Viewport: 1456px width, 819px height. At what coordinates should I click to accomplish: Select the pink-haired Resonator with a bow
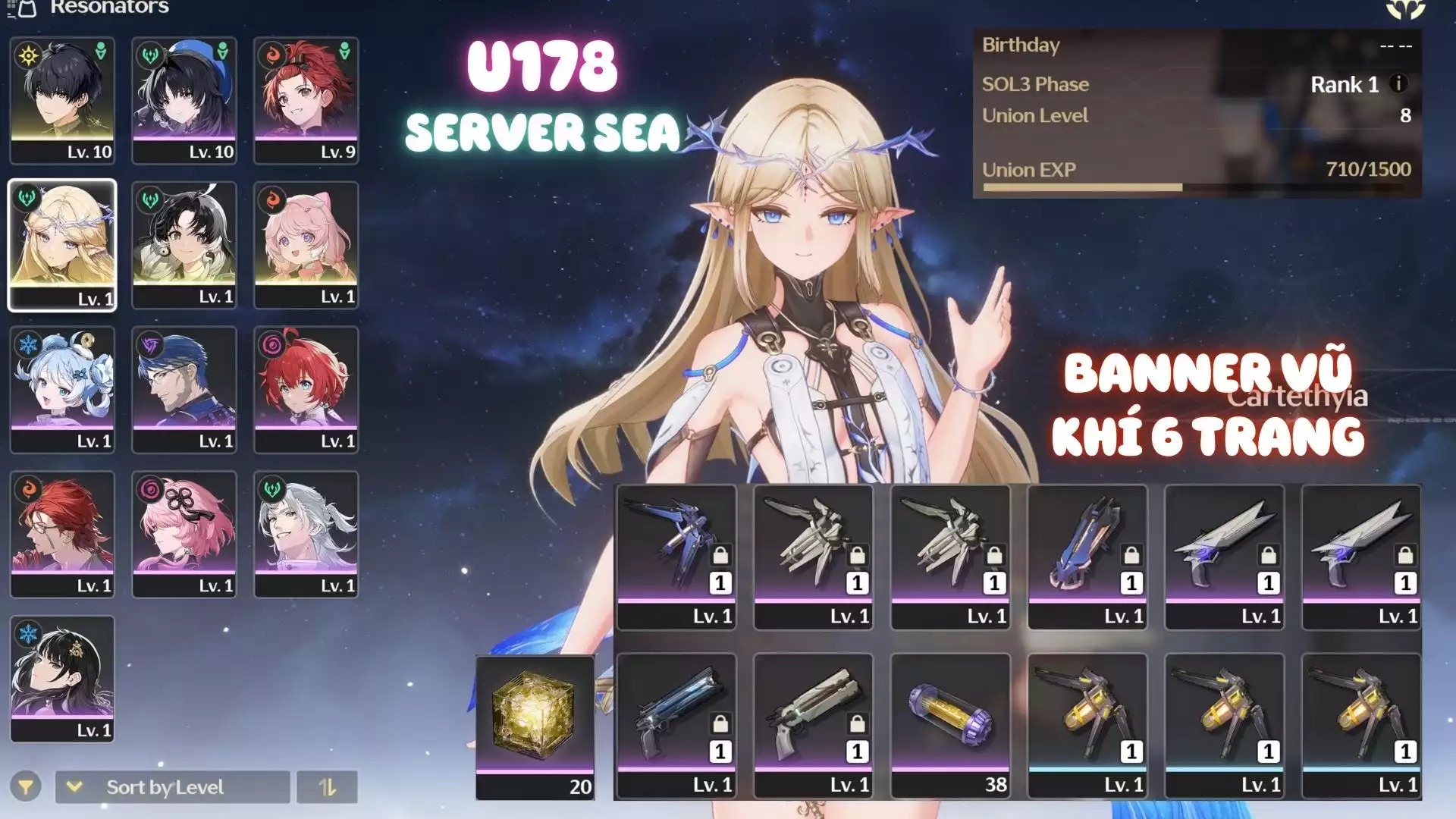(x=306, y=245)
